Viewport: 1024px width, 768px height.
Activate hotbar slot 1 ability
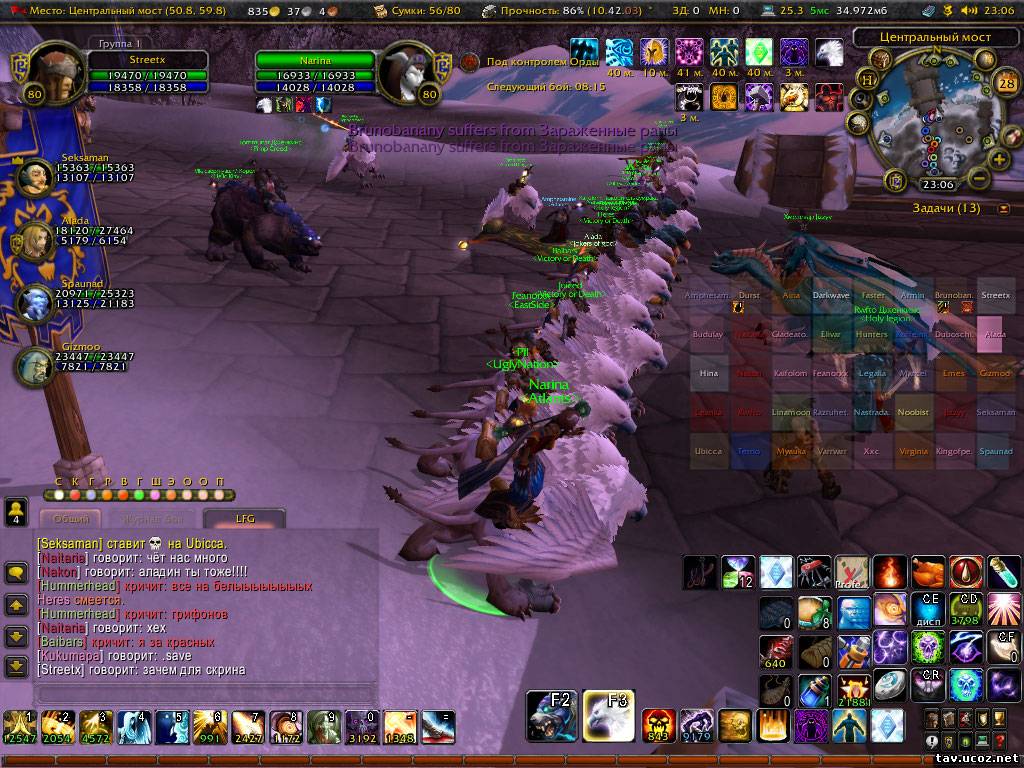click(x=19, y=727)
